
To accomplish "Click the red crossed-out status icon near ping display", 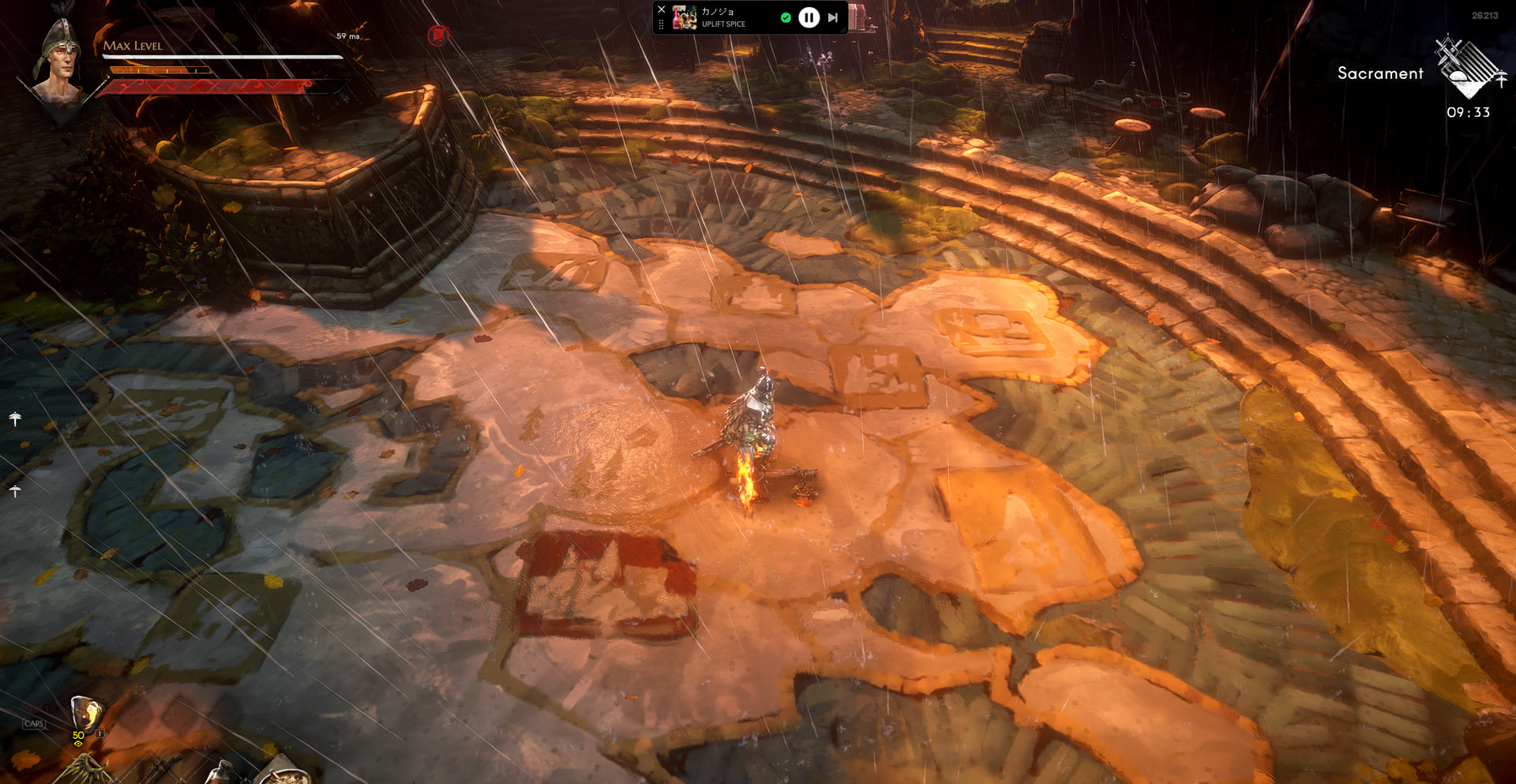I will click(437, 35).
